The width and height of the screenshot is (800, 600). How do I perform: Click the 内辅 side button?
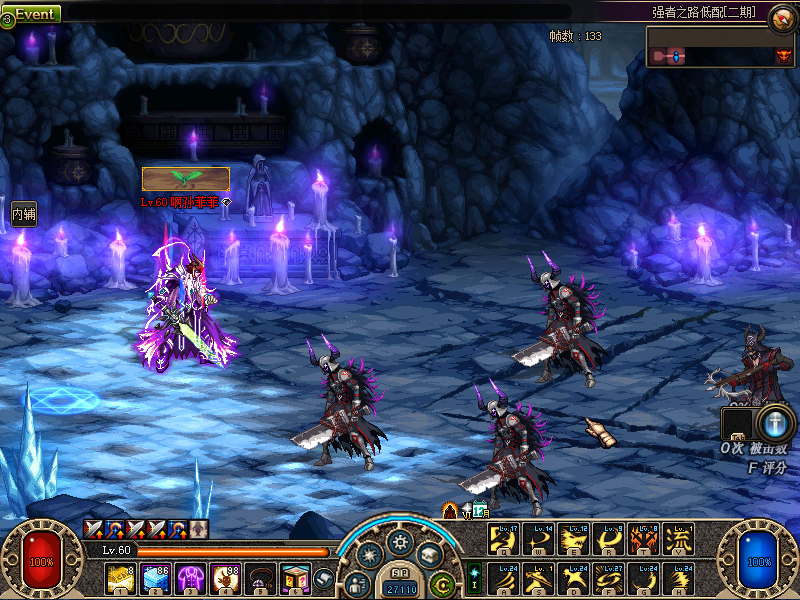click(23, 213)
